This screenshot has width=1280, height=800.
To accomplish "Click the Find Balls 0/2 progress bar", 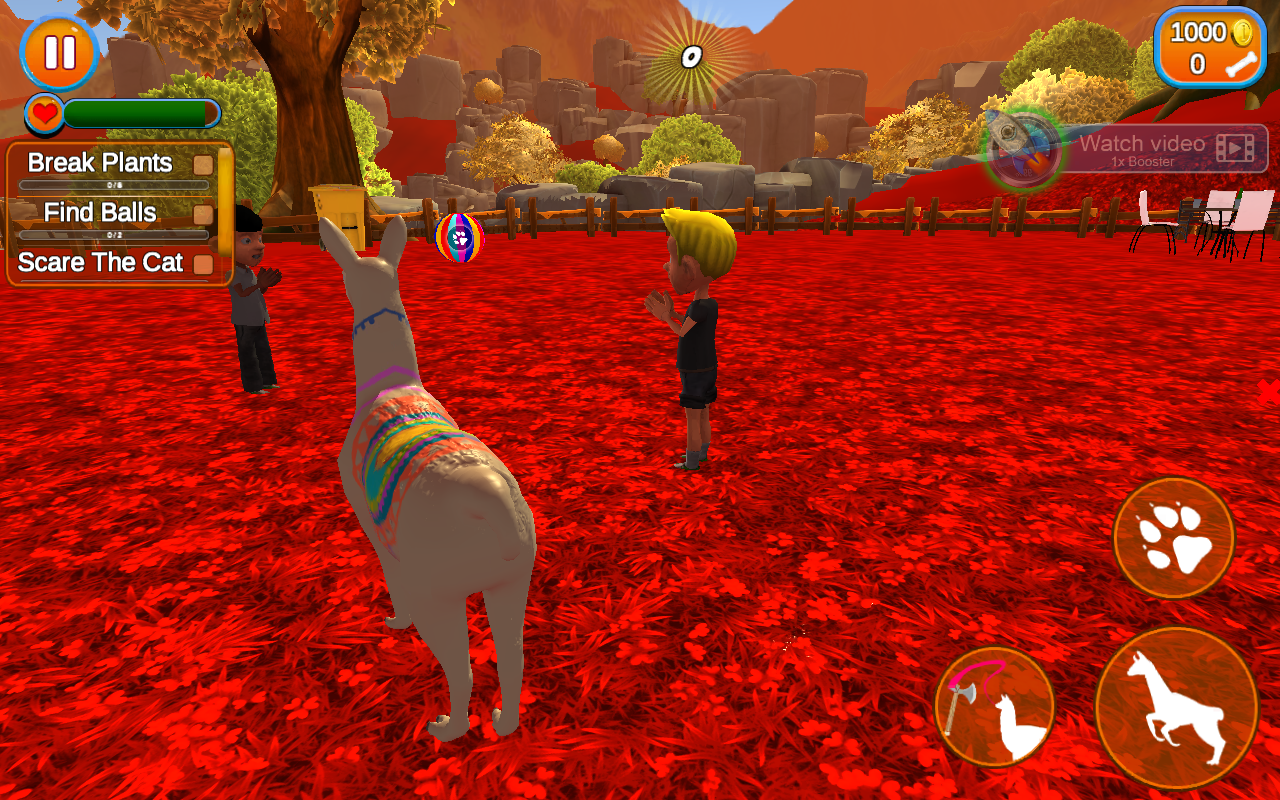I will [115, 234].
